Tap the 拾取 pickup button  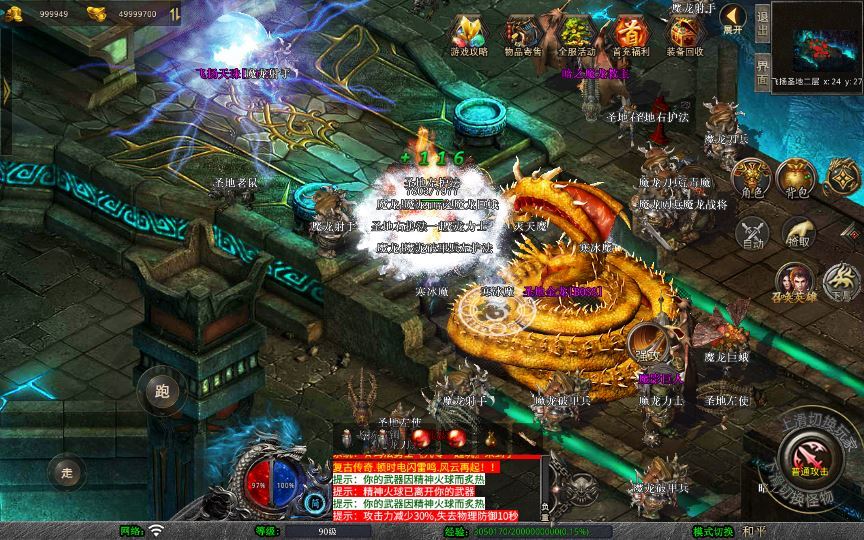tap(797, 232)
